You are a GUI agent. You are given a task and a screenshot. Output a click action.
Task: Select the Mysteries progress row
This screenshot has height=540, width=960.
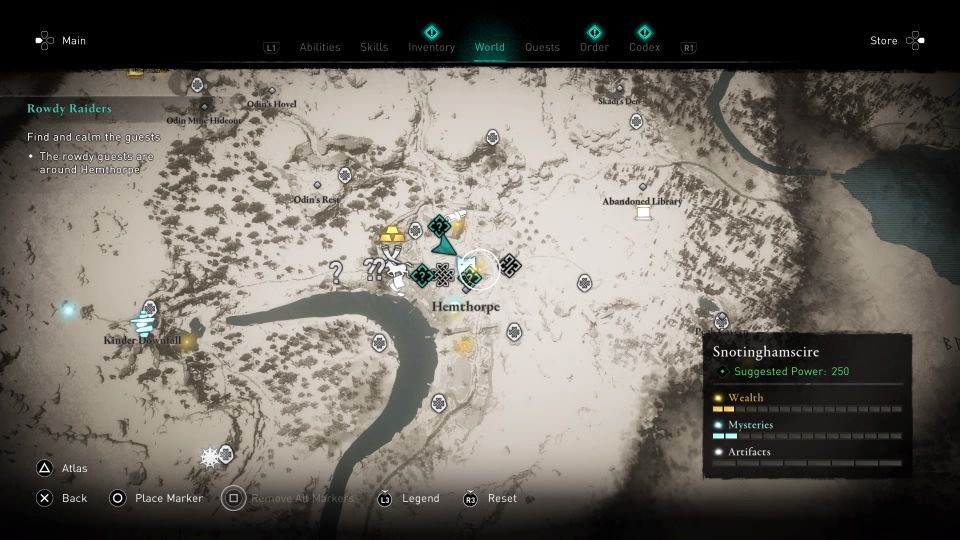(806, 430)
